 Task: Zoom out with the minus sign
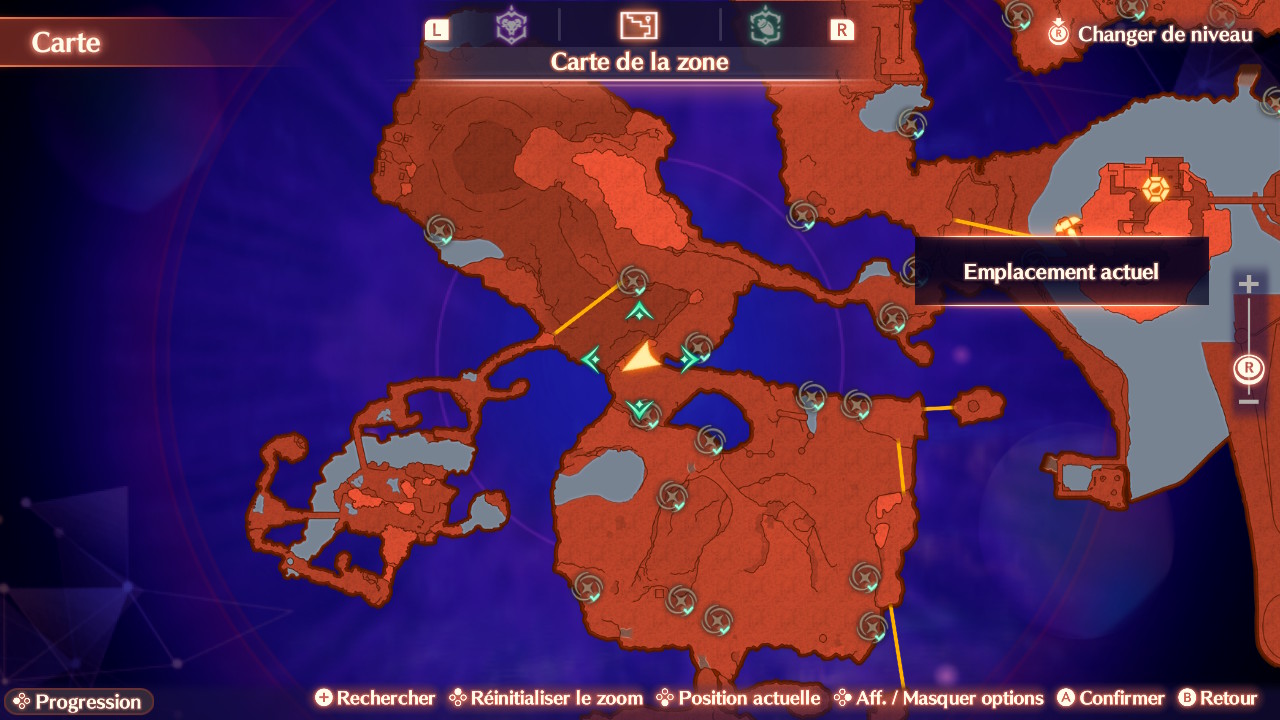1248,402
